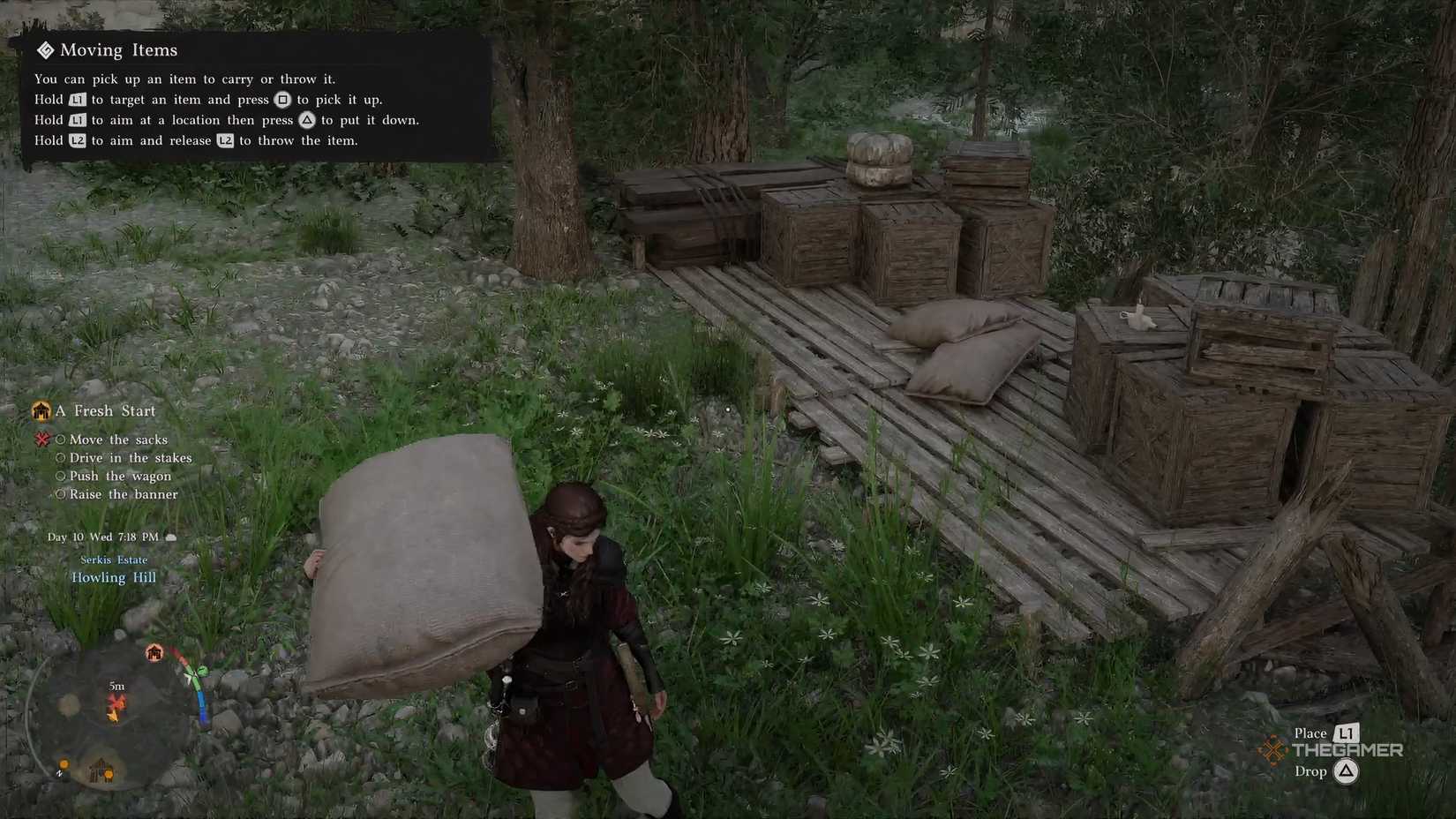Check the Drive in the stakes objective circle
The height and width of the screenshot is (819, 1456).
[60, 457]
